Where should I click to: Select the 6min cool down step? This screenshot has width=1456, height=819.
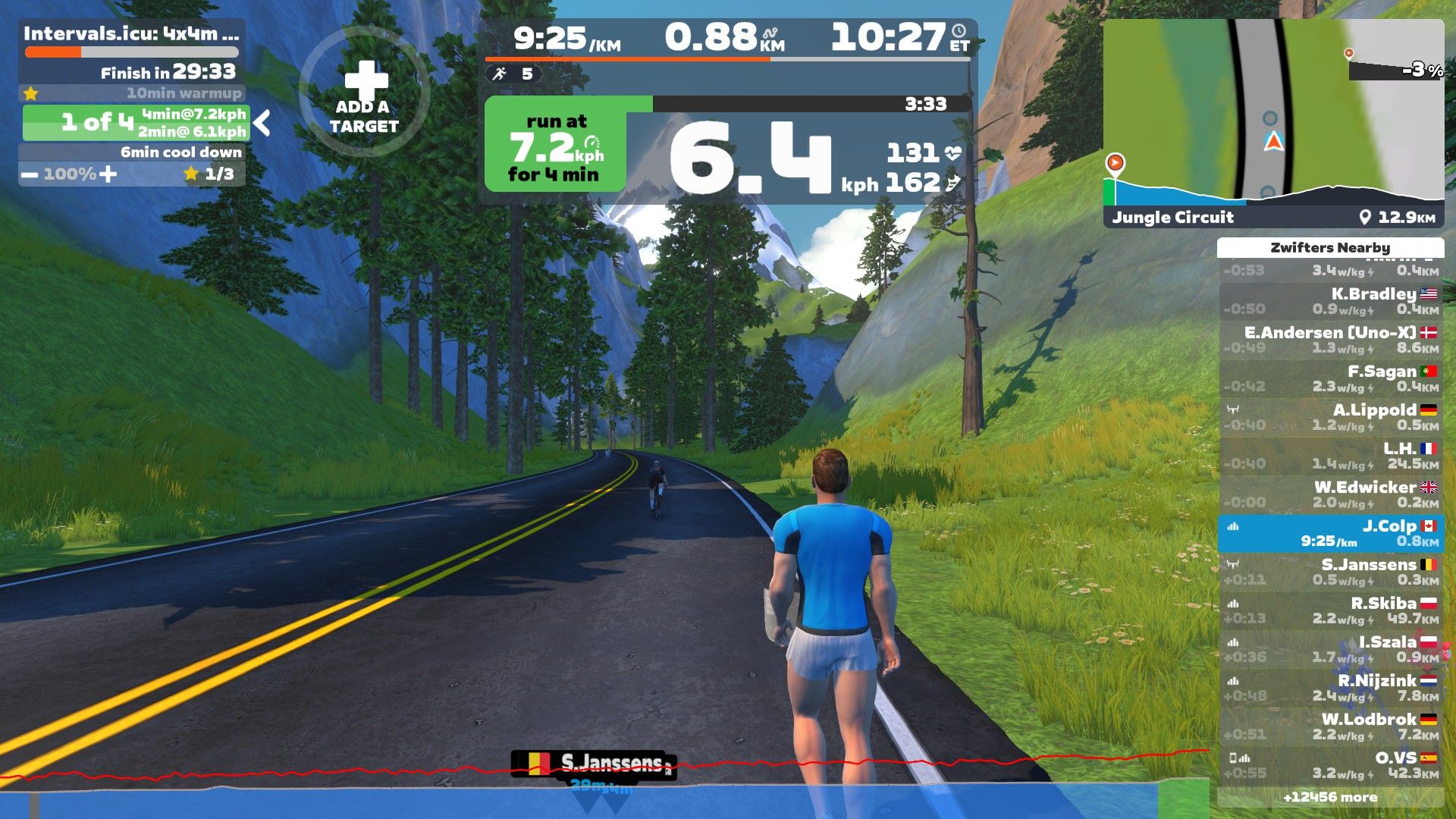[133, 152]
